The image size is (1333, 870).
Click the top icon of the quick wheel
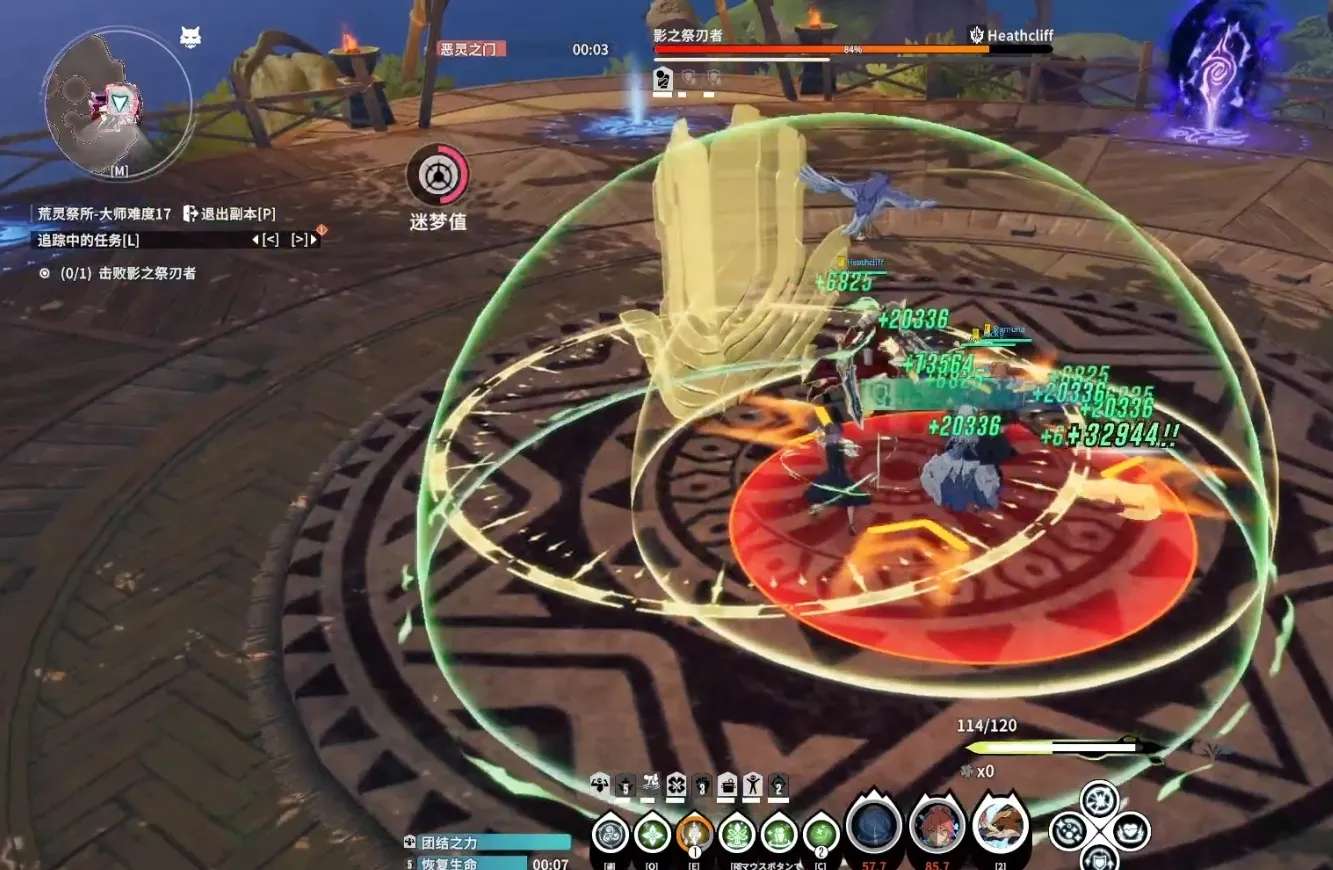point(1099,800)
